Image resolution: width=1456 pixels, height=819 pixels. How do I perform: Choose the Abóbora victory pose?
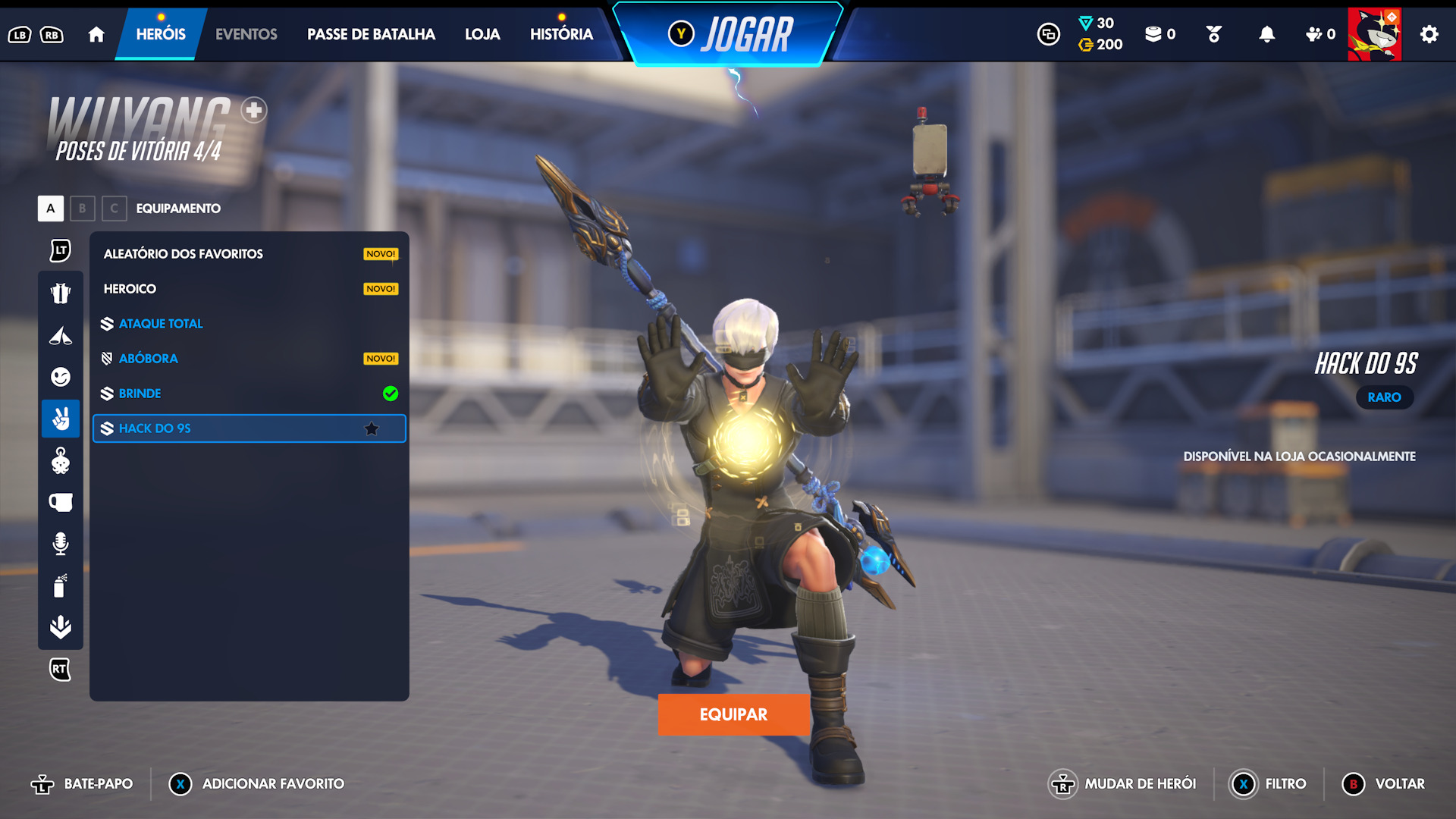[249, 359]
